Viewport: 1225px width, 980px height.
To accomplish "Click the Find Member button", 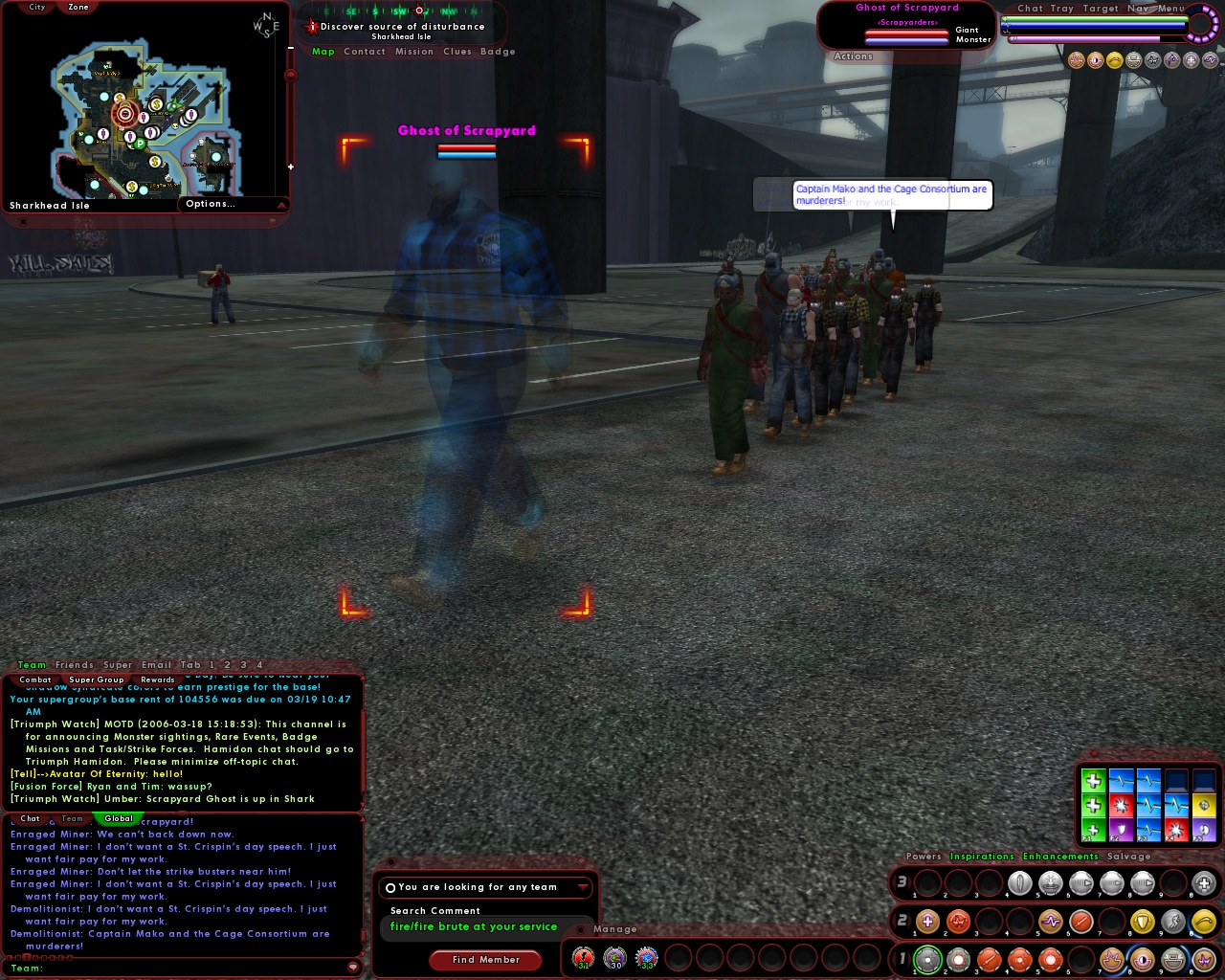I will [485, 960].
